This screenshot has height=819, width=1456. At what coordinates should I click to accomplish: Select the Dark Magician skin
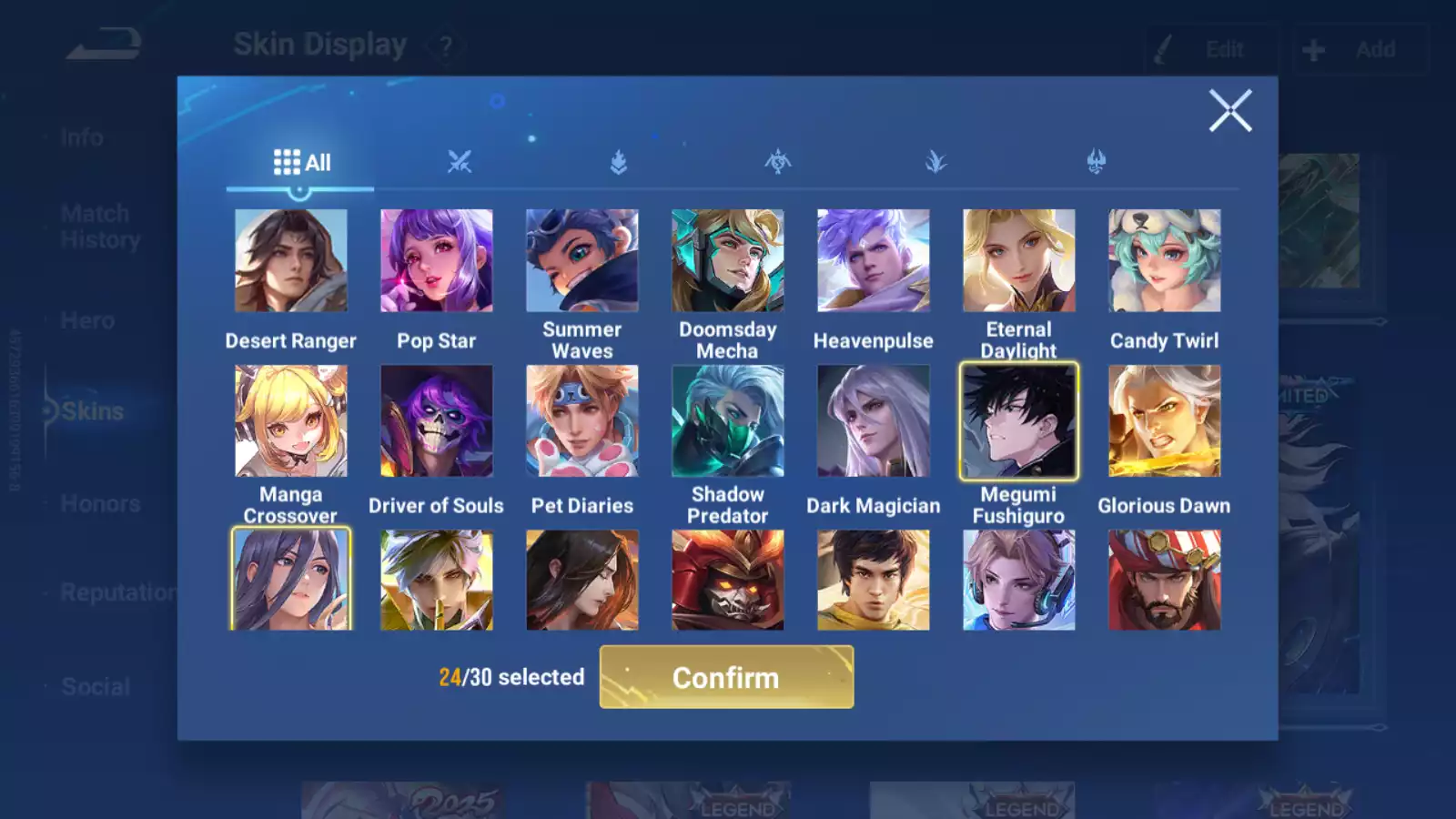pos(873,420)
